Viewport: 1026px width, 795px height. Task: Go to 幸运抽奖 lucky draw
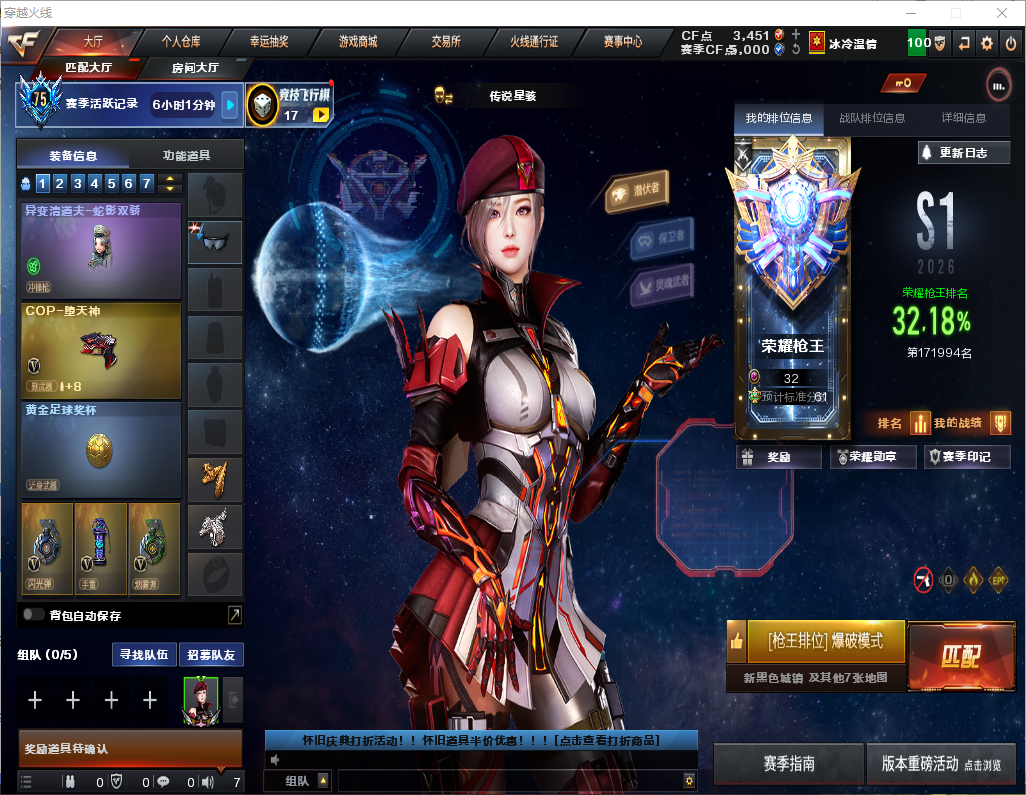269,42
